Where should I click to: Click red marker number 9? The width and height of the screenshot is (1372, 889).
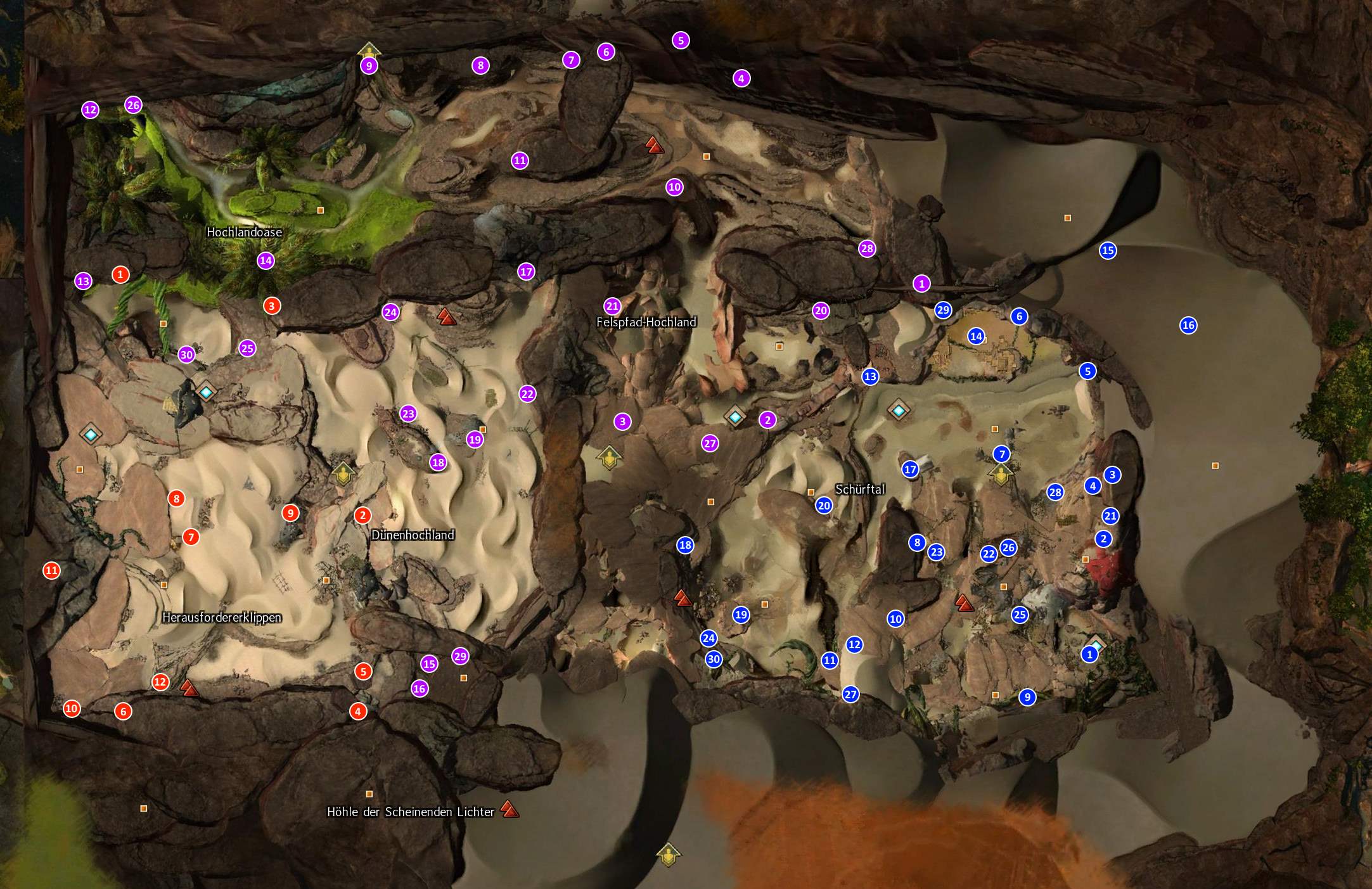tap(290, 513)
